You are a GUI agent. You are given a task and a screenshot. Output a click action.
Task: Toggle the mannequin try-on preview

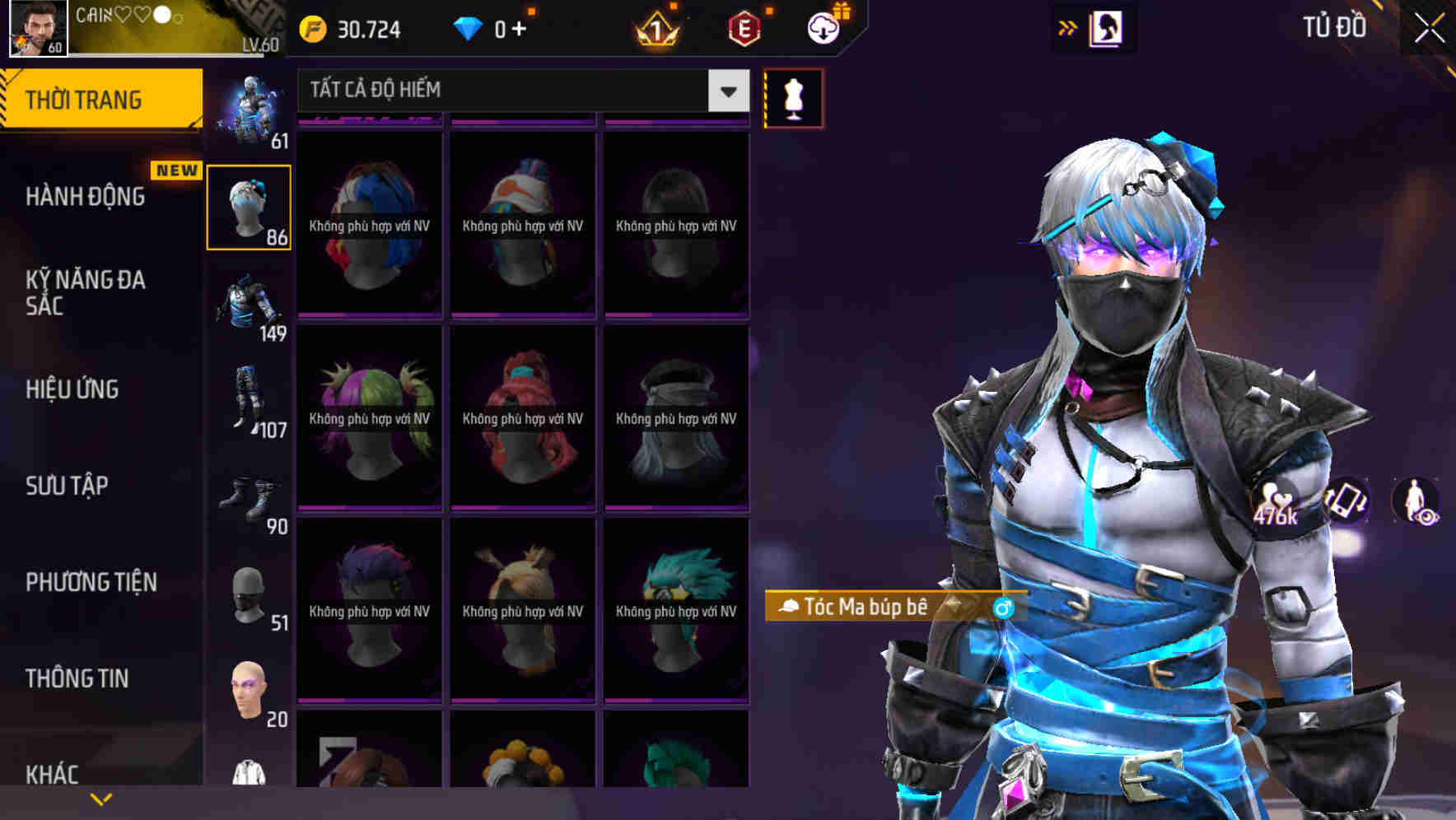[793, 96]
